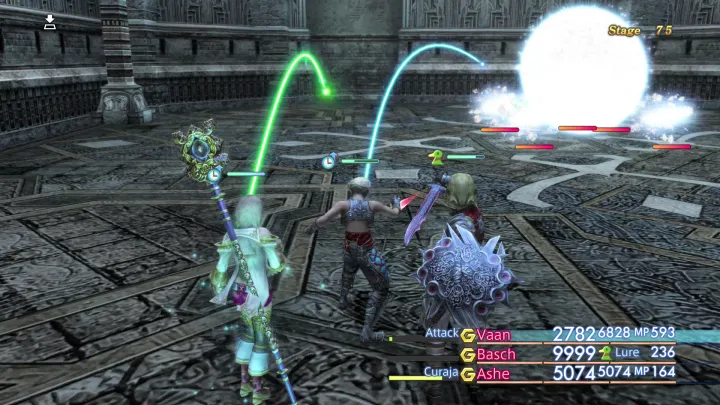Toggle the gambit icon beside Basch
Viewport: 720px width, 405px height.
tap(467, 354)
